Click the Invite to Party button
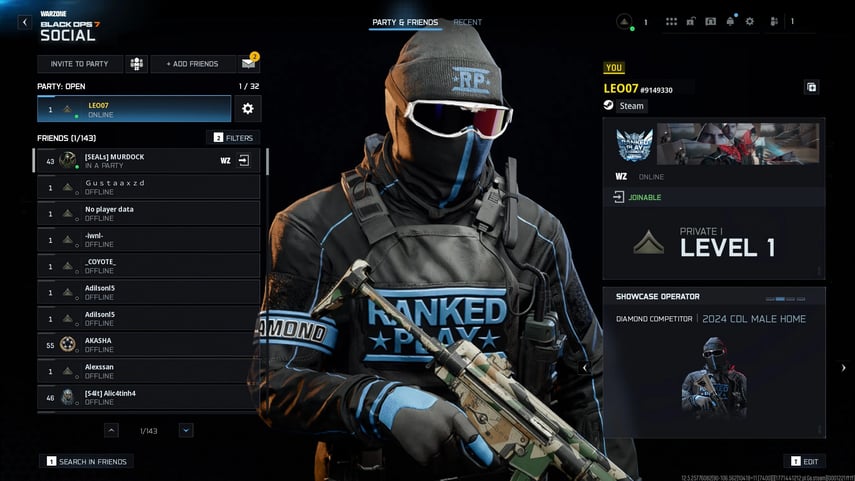 click(80, 64)
